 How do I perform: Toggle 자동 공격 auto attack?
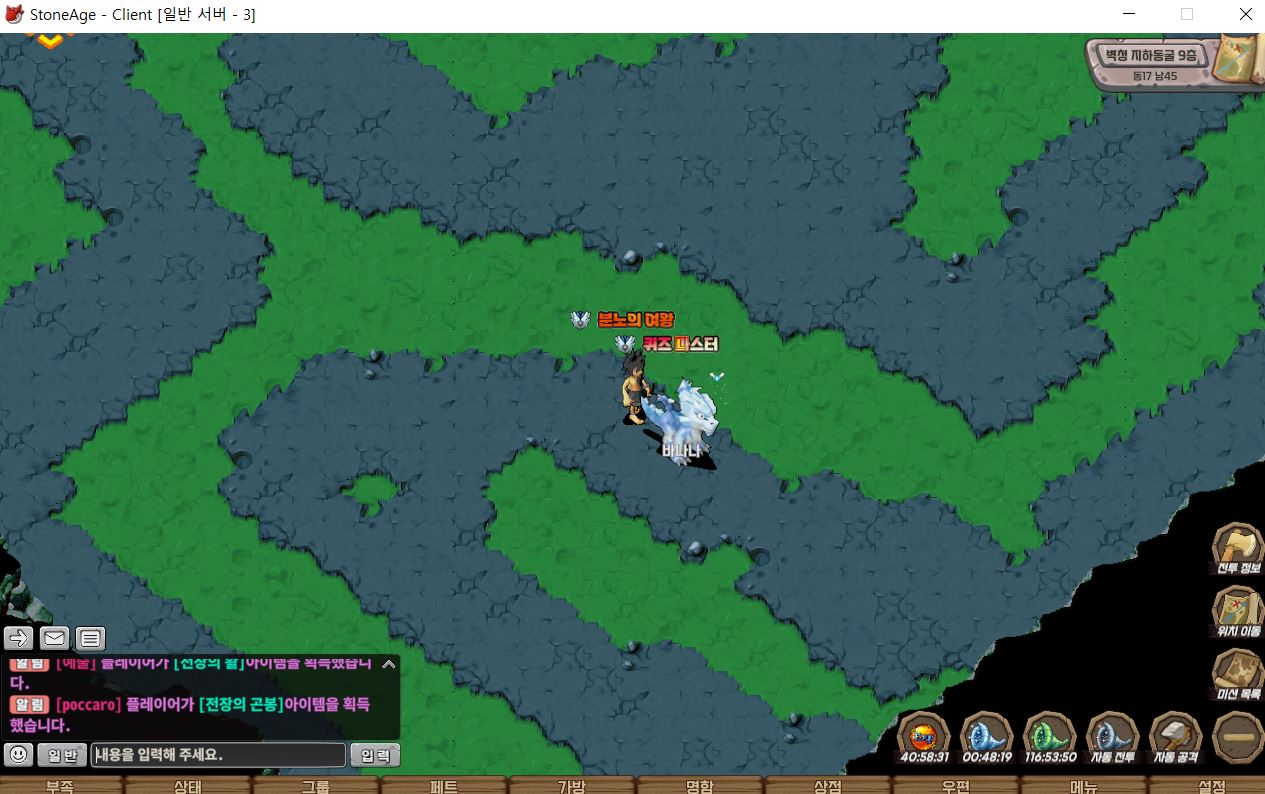1175,736
